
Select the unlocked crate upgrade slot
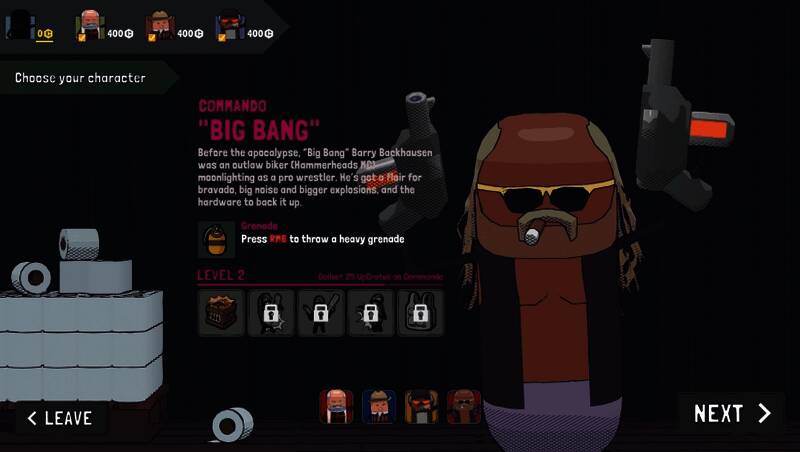point(221,313)
